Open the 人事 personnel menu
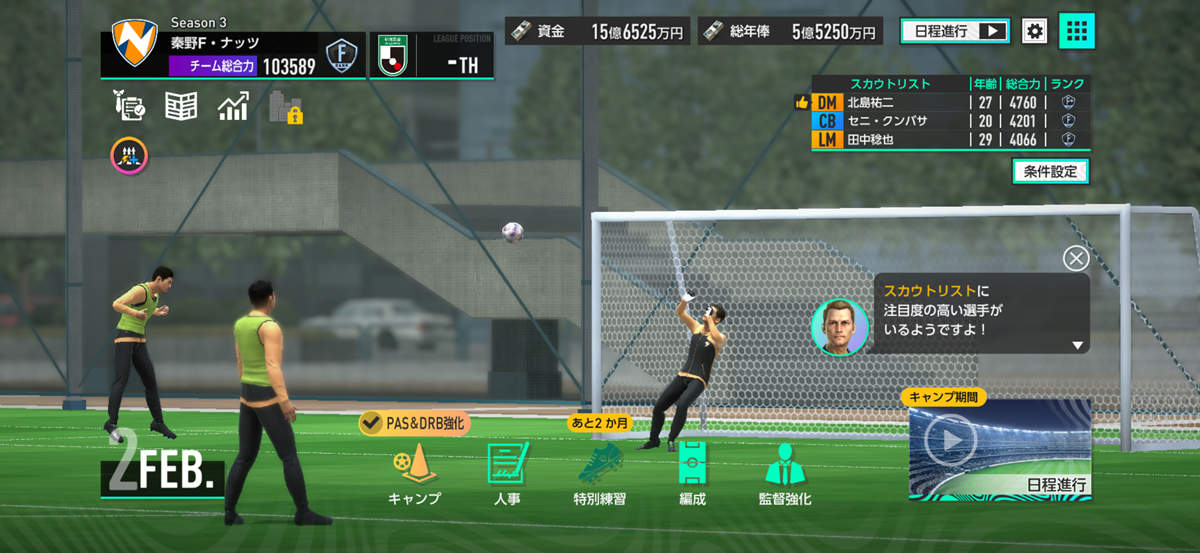Viewport: 1200px width, 553px height. click(x=507, y=474)
